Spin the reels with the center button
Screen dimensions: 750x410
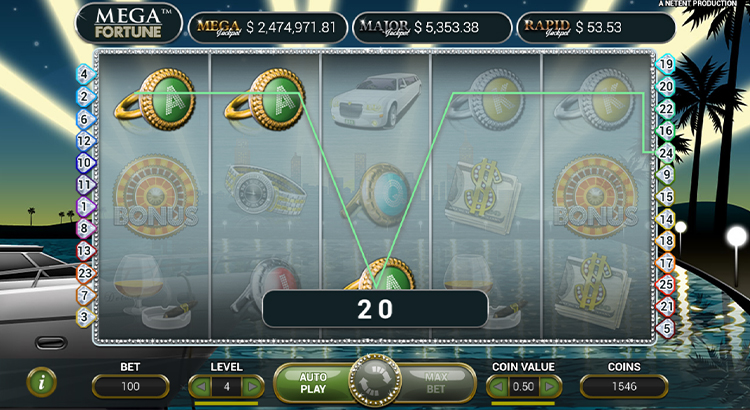374,380
